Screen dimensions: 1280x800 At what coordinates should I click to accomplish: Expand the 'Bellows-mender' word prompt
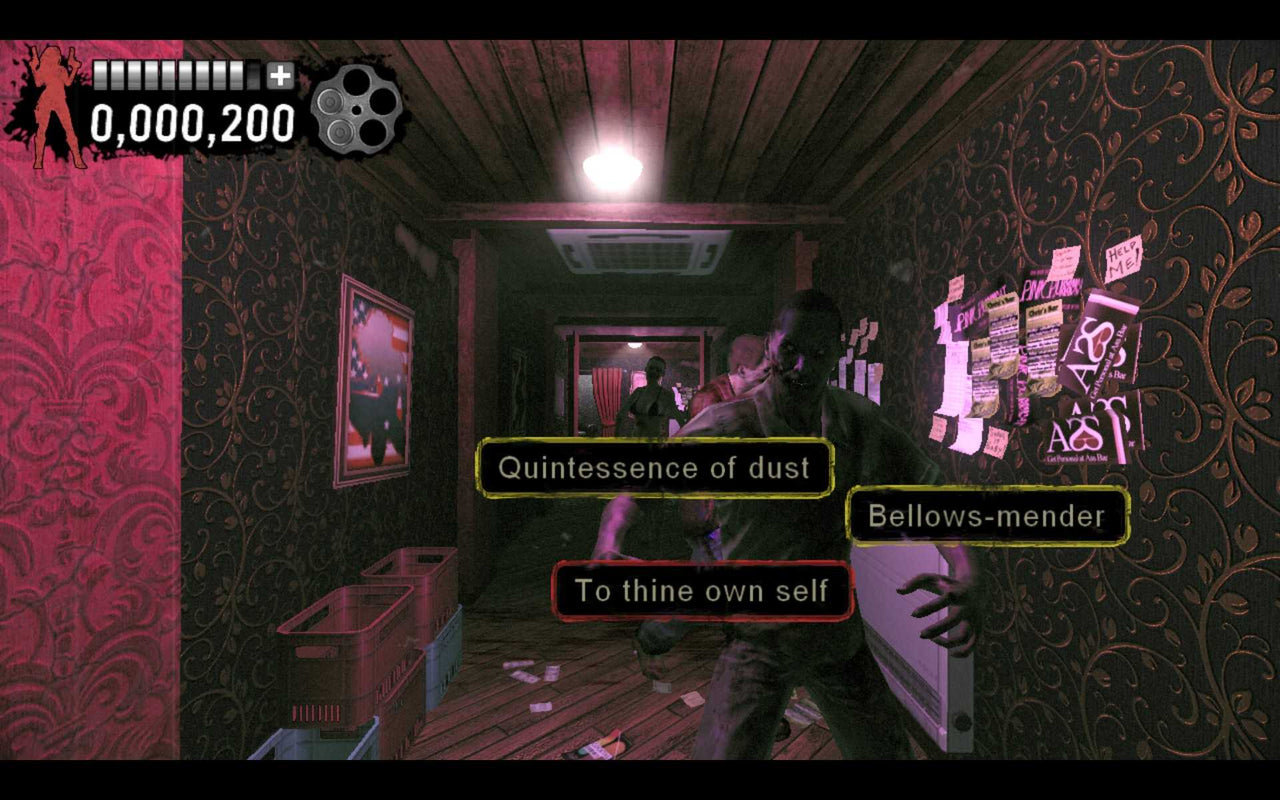click(986, 516)
